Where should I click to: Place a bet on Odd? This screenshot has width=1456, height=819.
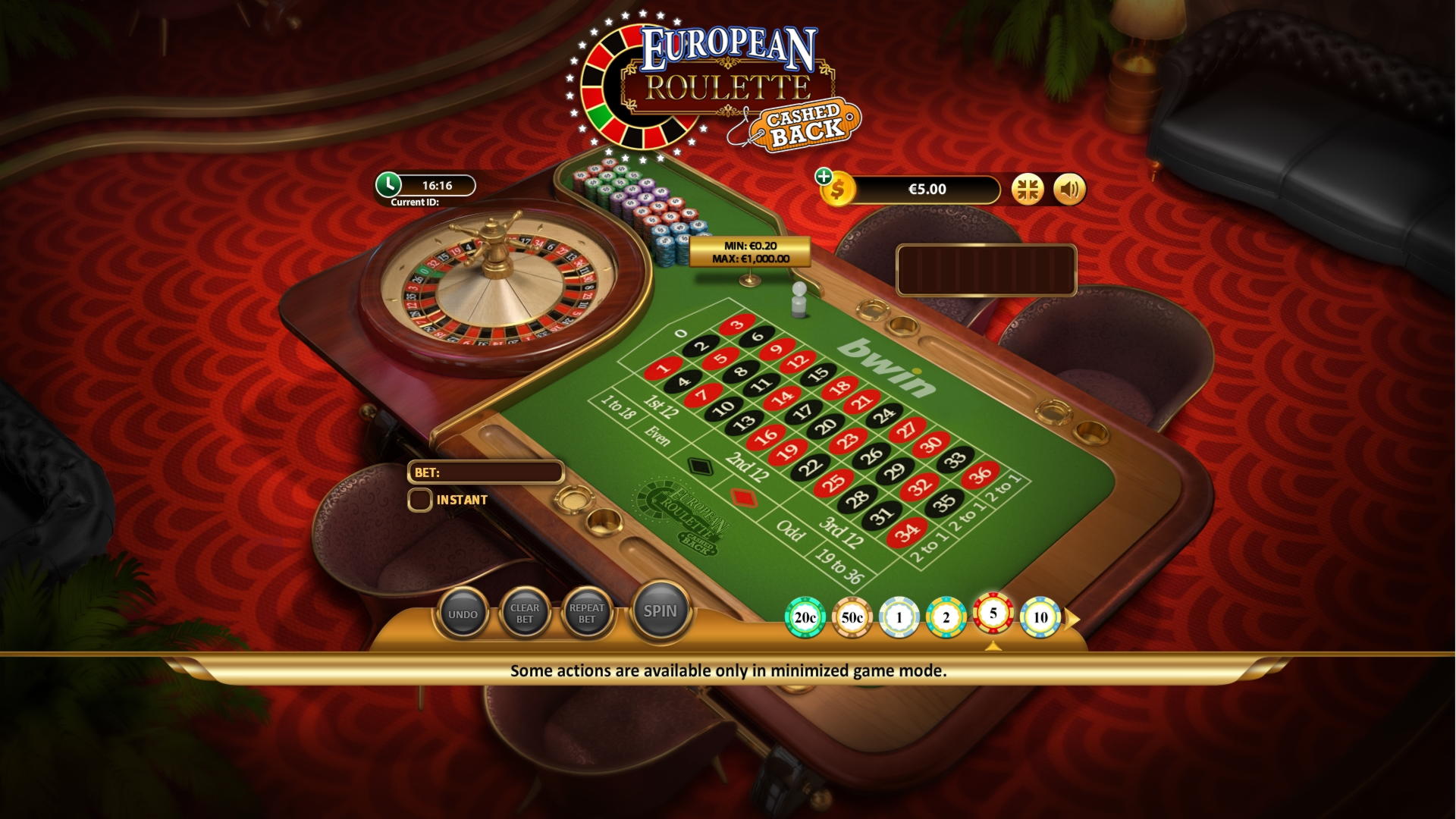pyautogui.click(x=790, y=530)
